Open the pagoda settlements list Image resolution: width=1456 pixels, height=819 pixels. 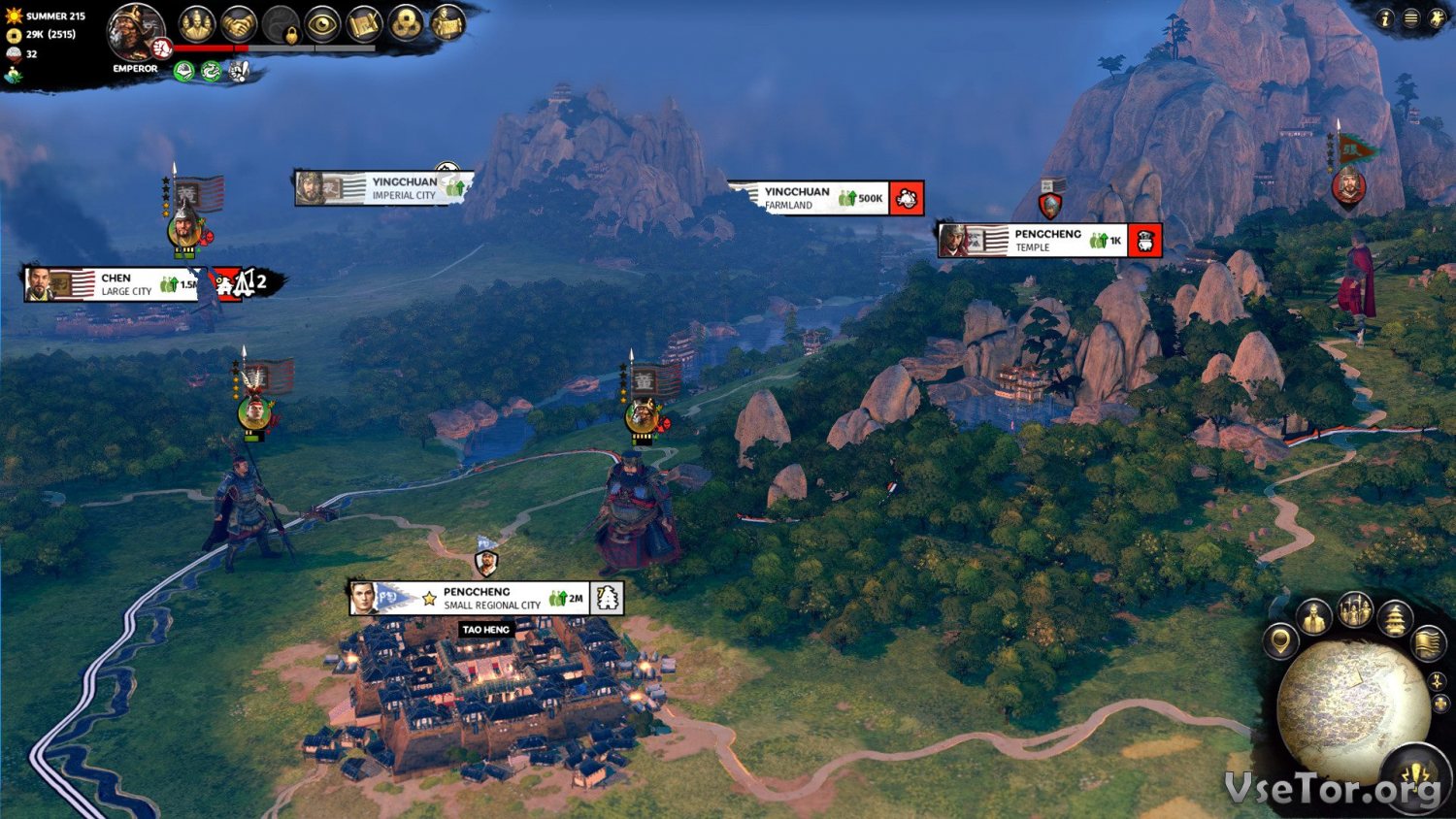point(1395,618)
